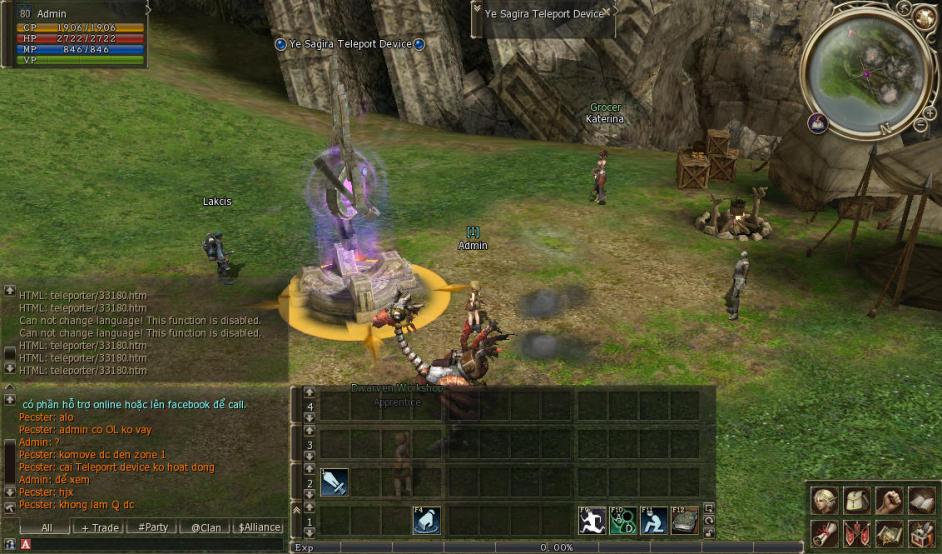Use the F12 item shortcut slot

tap(685, 520)
